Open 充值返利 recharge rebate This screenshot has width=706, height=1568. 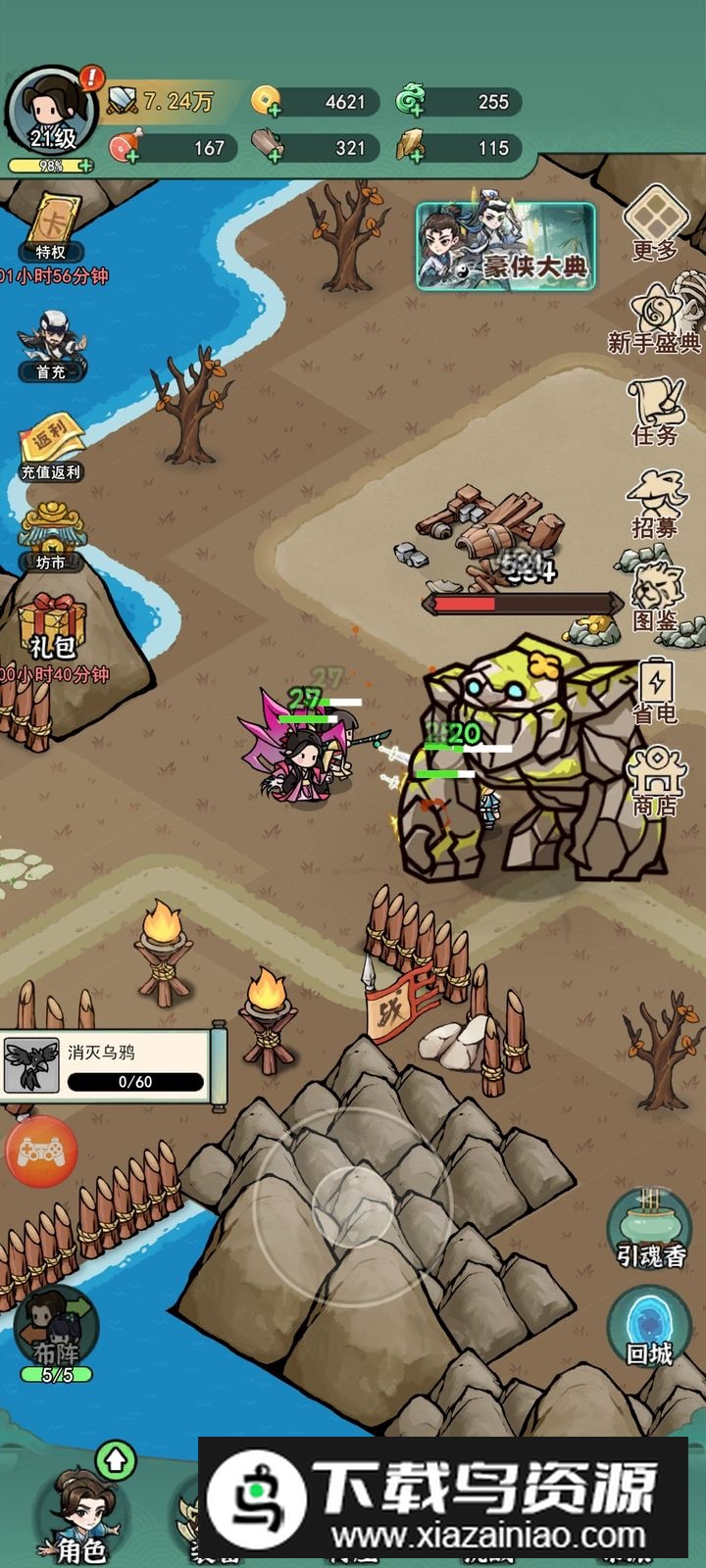(x=51, y=446)
